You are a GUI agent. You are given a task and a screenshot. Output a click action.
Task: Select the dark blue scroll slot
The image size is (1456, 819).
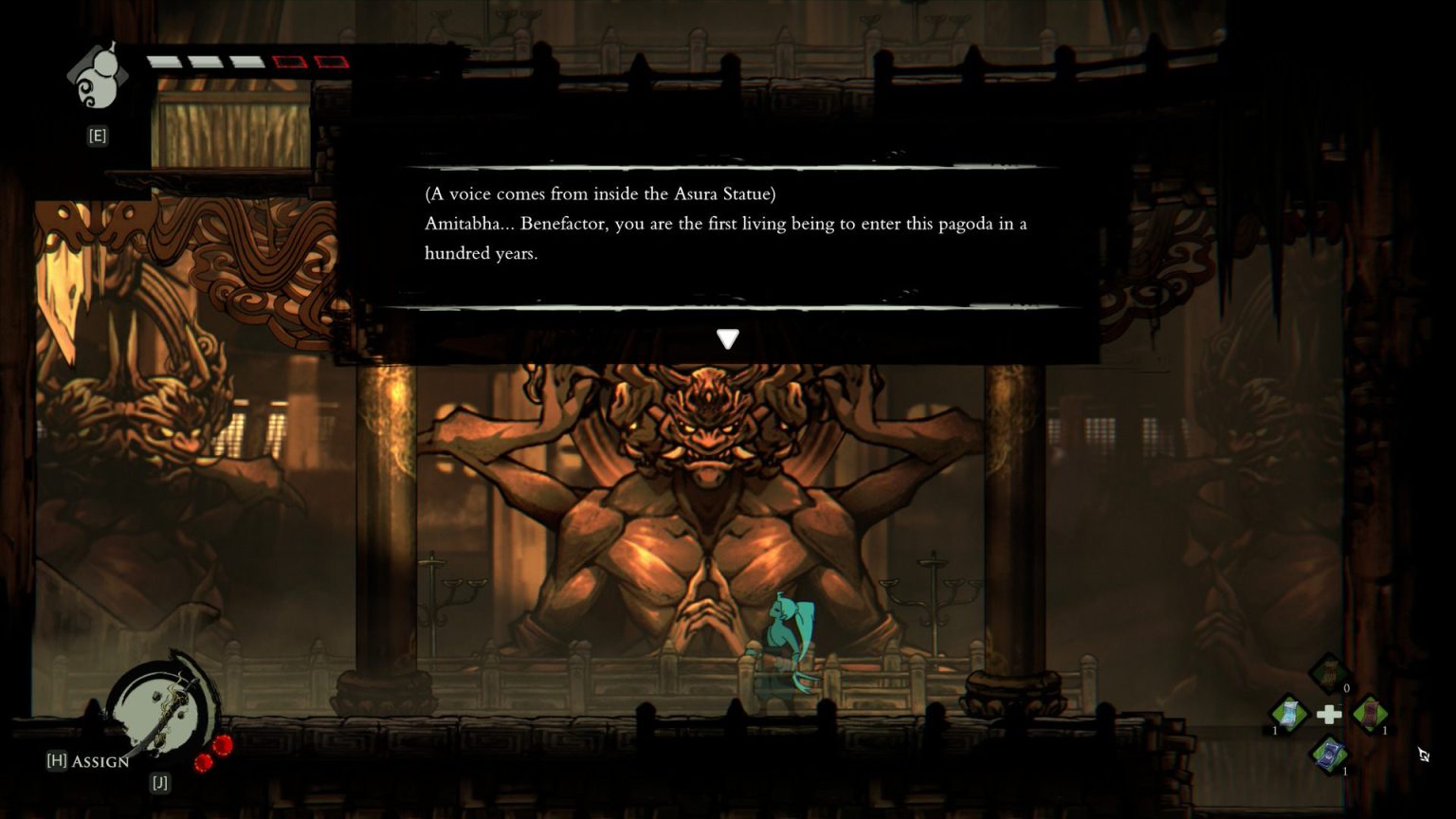pyautogui.click(x=1329, y=755)
